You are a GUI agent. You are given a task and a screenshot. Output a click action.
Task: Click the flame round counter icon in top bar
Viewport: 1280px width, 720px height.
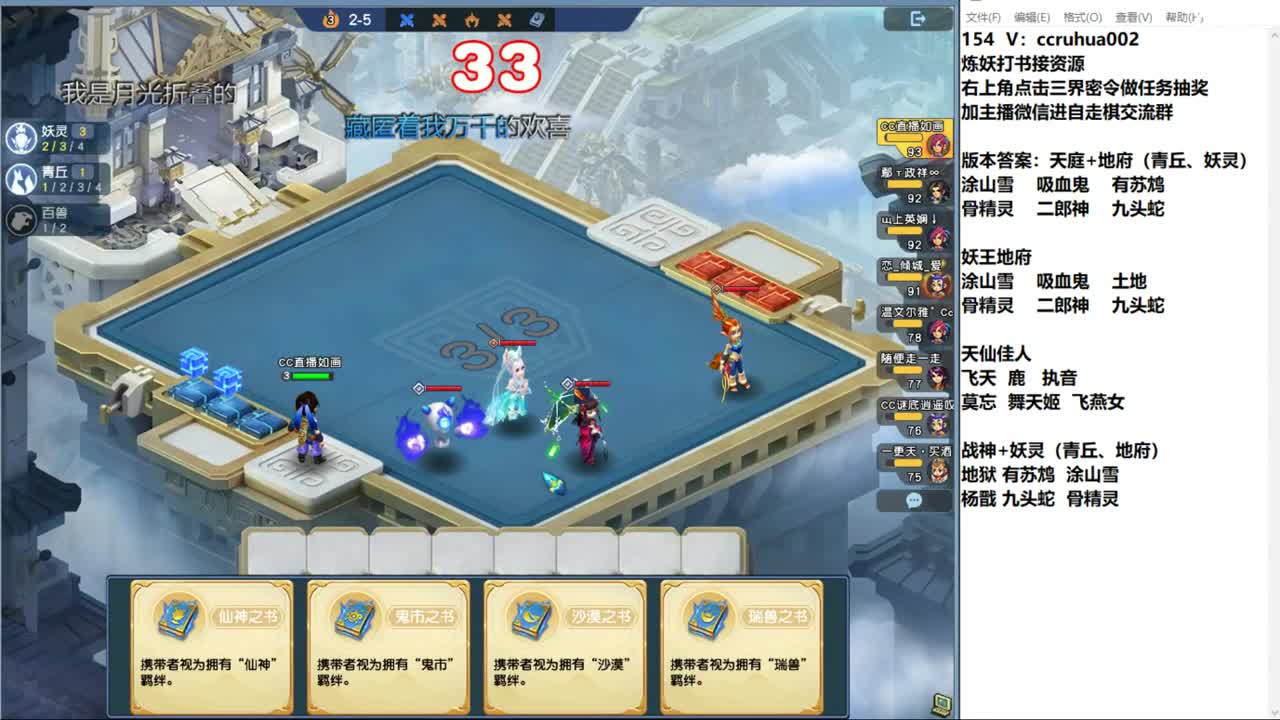click(x=328, y=17)
